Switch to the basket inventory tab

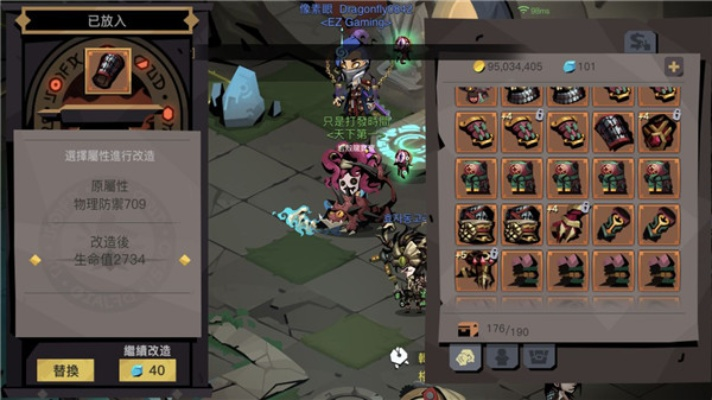[x=538, y=357]
